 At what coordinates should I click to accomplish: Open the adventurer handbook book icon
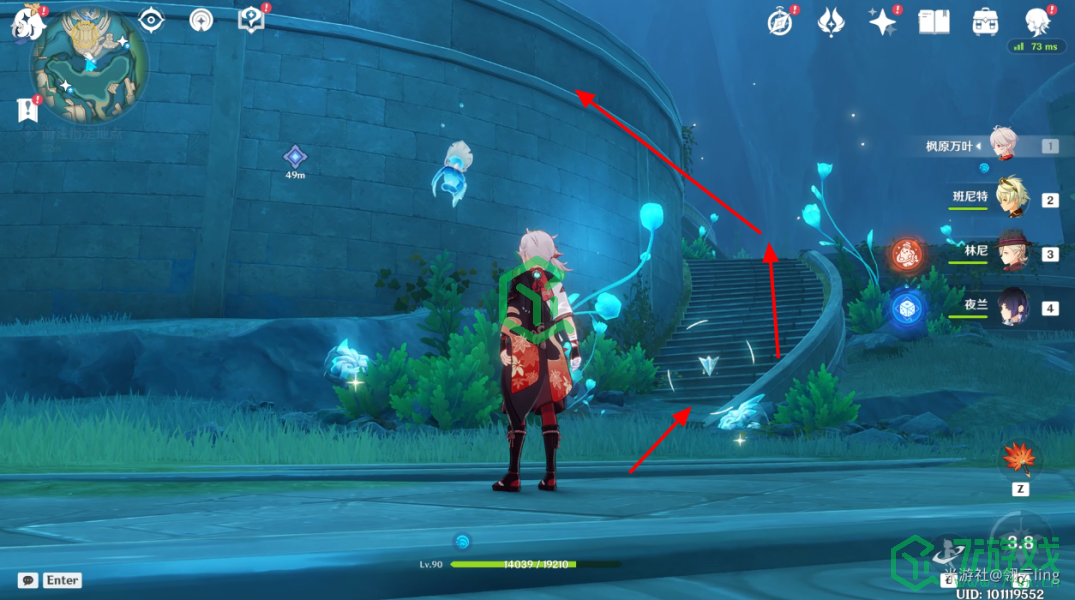tap(933, 21)
